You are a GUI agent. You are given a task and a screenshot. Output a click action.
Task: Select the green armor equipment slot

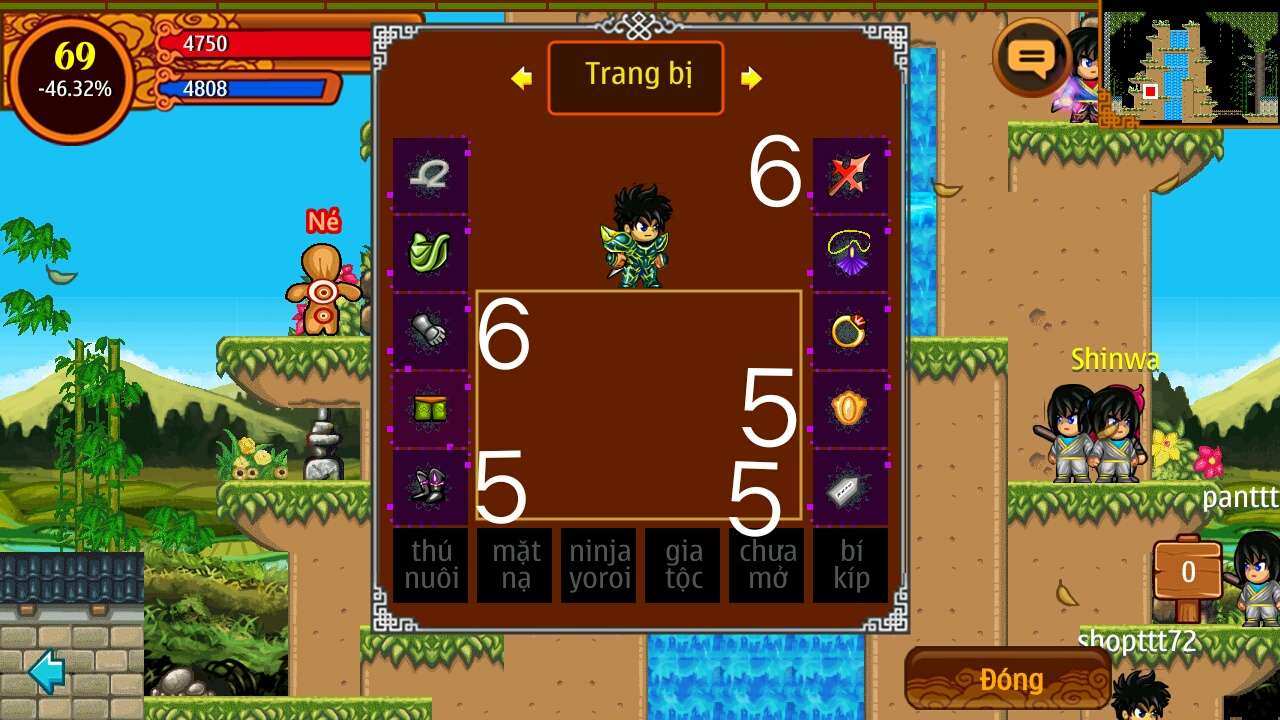pos(430,253)
